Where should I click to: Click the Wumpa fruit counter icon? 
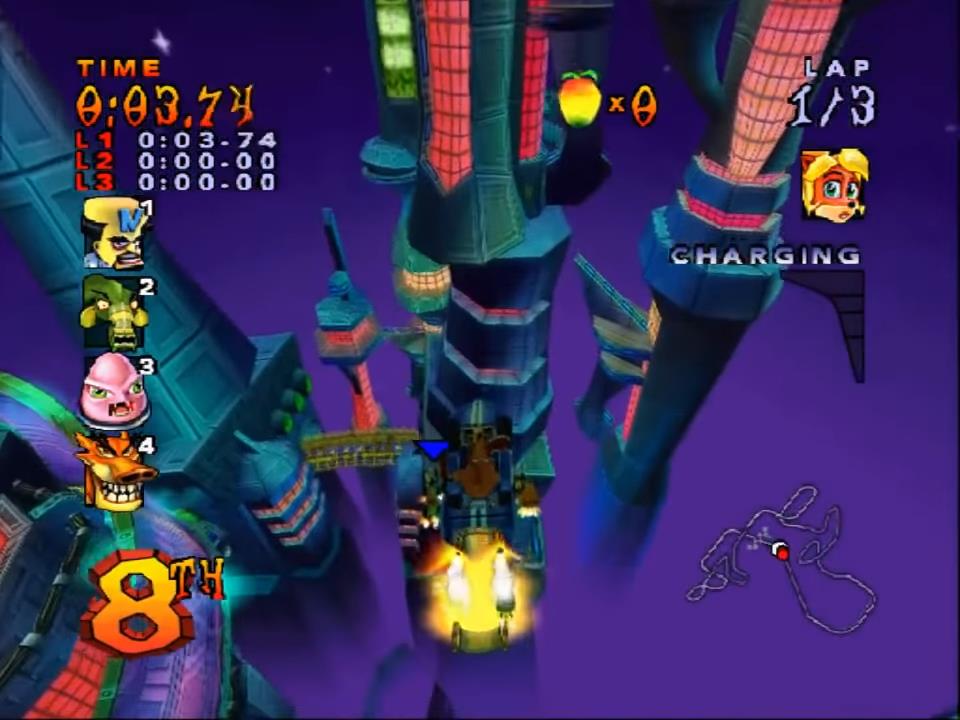click(580, 99)
